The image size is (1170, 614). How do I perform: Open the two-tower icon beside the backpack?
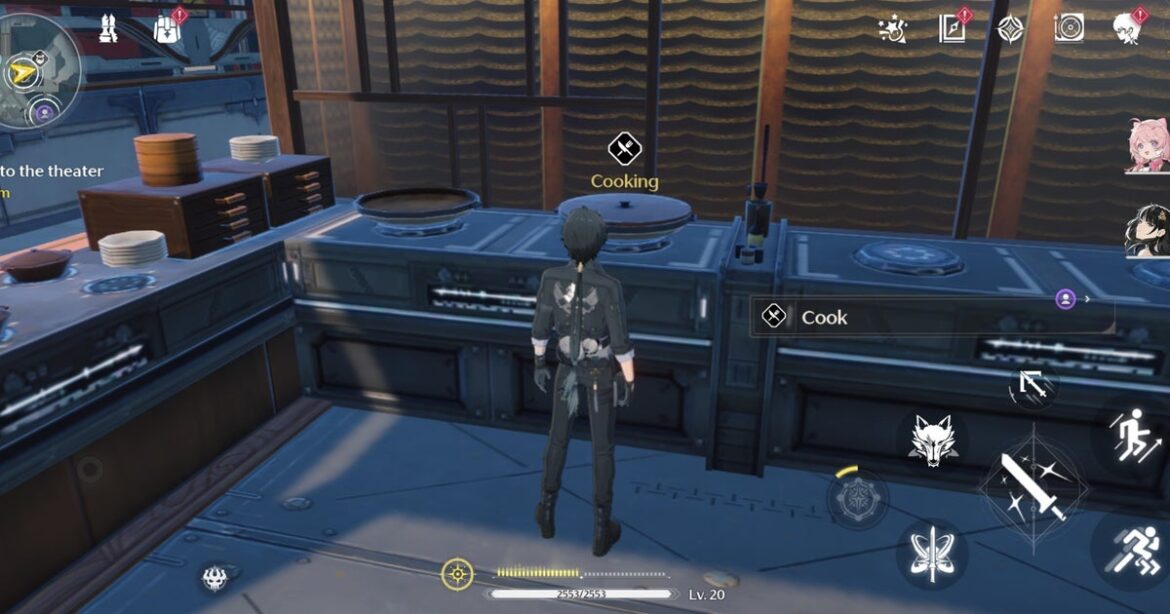click(109, 28)
